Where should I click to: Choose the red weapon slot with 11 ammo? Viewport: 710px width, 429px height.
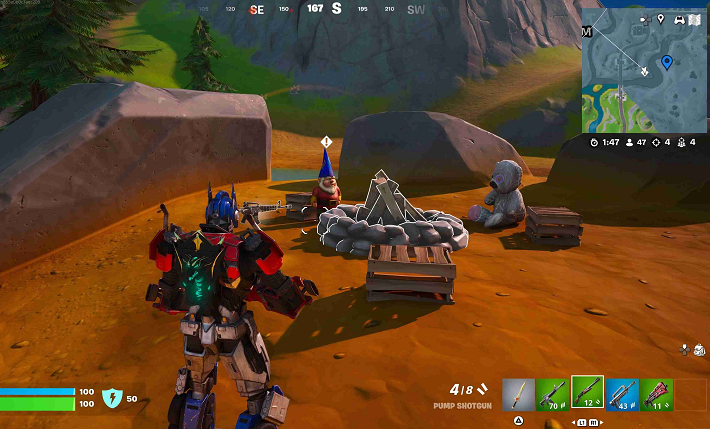click(657, 393)
